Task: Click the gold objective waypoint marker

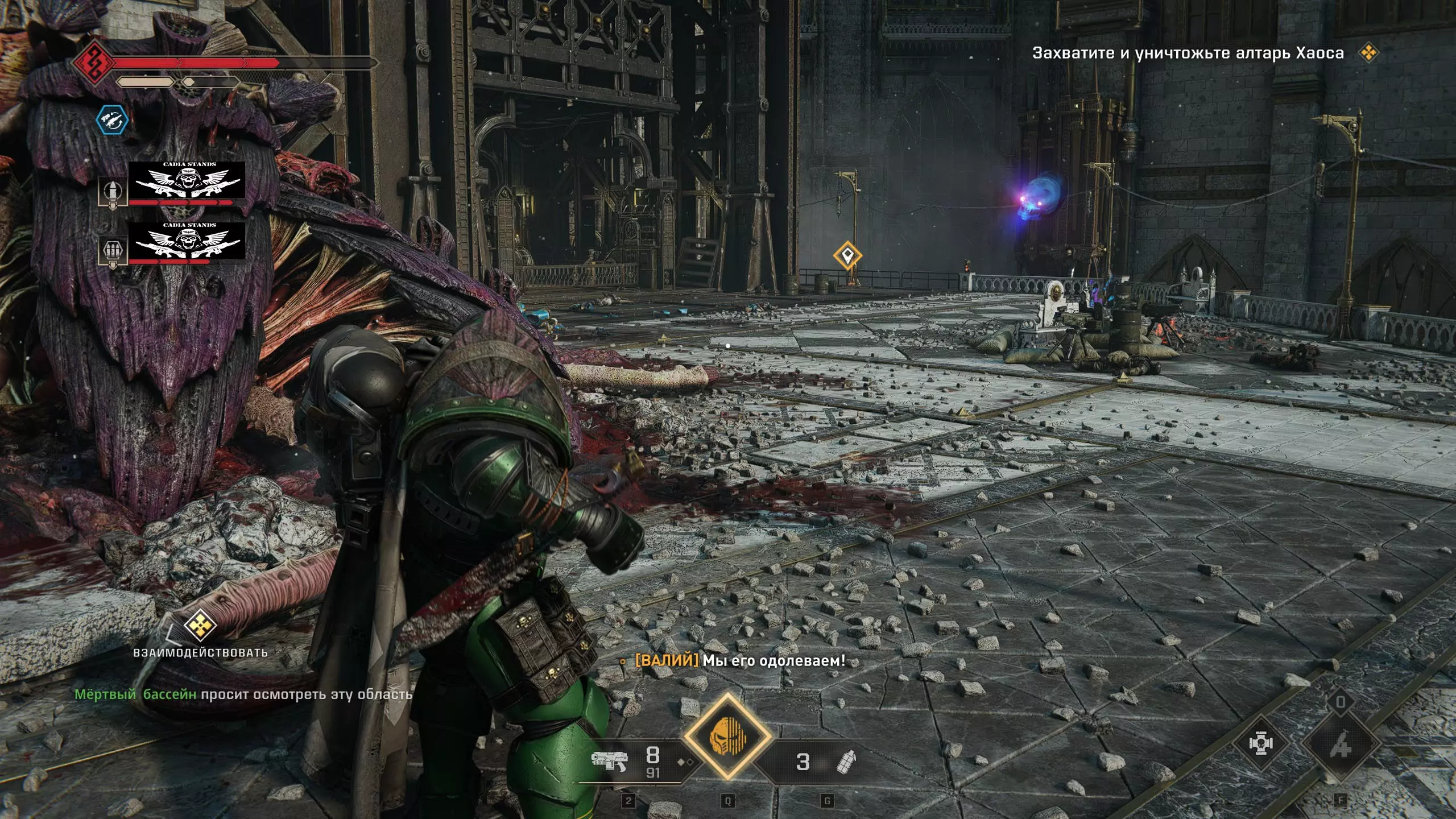Action: [847, 255]
